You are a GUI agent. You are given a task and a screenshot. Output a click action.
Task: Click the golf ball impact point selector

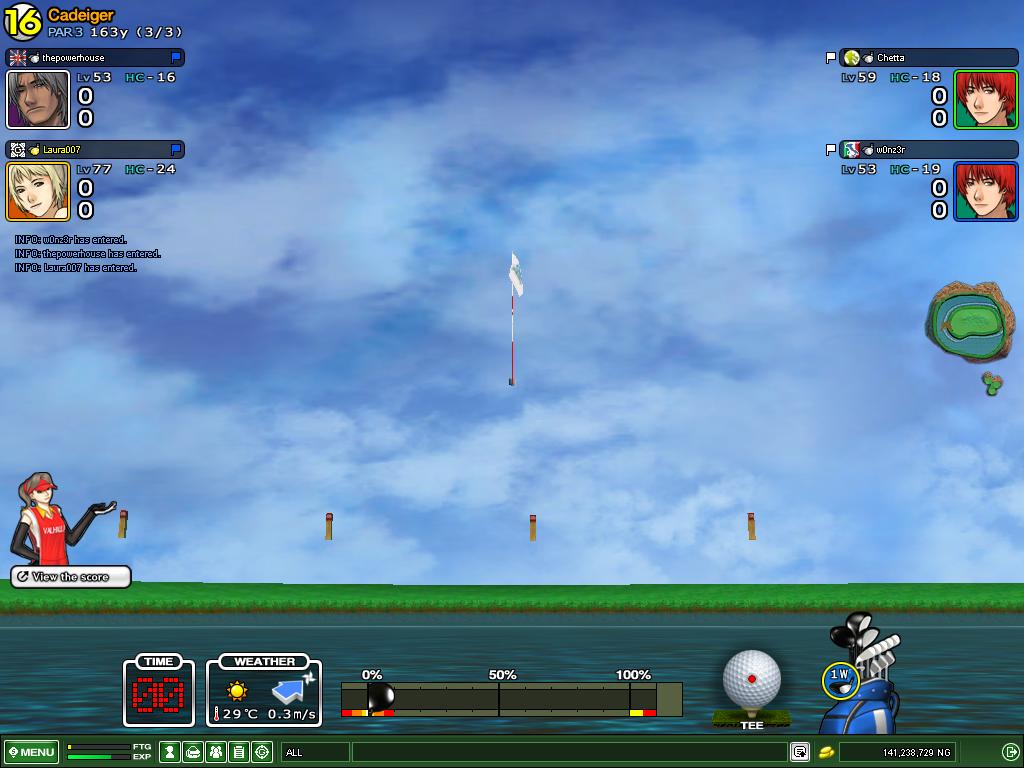point(751,678)
